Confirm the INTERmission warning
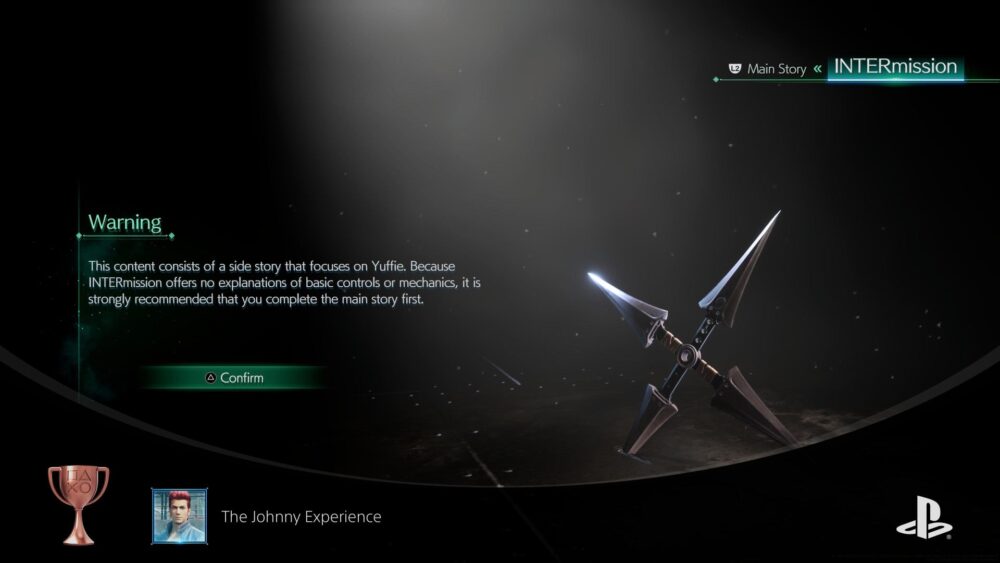Image resolution: width=1000 pixels, height=563 pixels. (234, 378)
